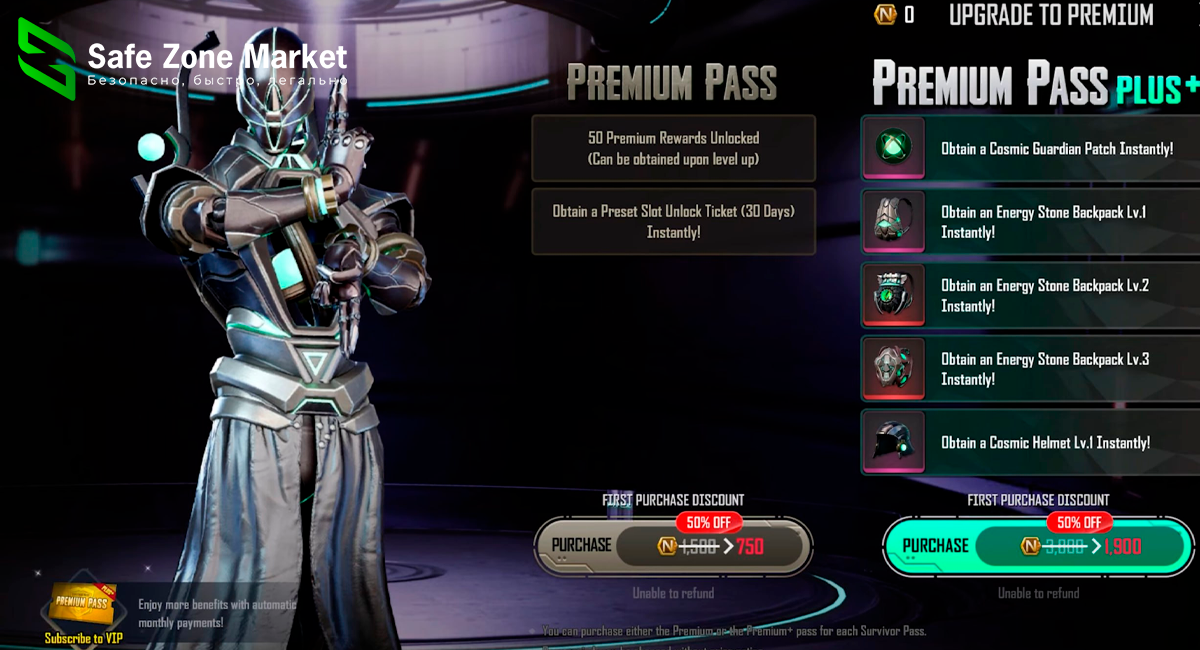Inspect the Energy Stone Backpack Lv.3 reward
This screenshot has height=650, width=1200.
[1030, 369]
